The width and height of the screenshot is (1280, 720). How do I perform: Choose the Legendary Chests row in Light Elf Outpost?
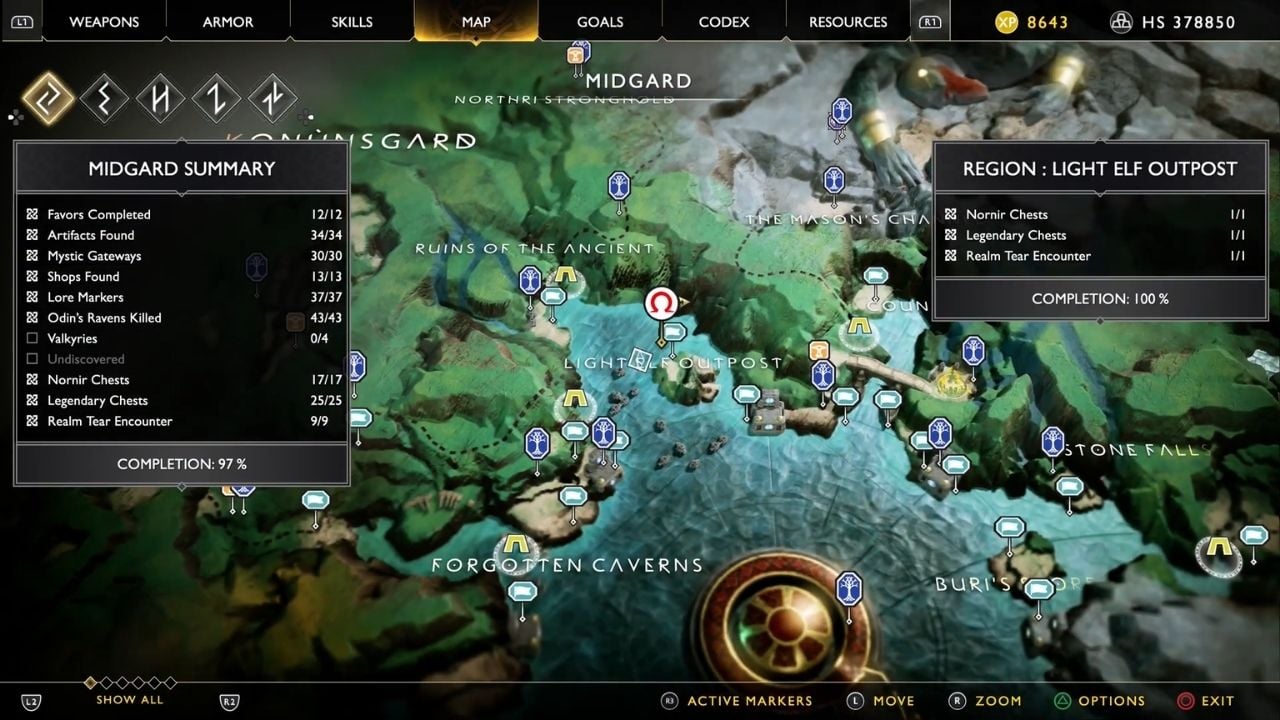point(1098,235)
